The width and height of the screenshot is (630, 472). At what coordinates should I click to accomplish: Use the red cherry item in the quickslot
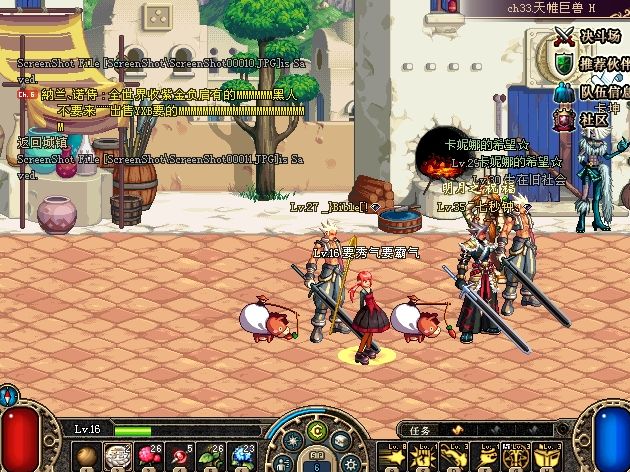point(180,455)
